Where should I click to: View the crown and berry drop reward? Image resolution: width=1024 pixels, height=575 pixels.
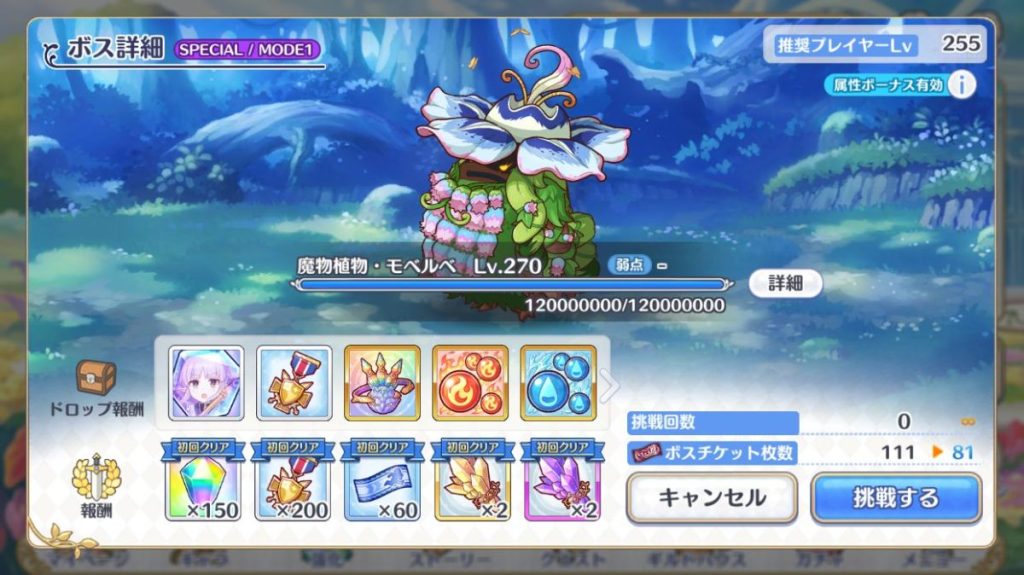point(382,383)
